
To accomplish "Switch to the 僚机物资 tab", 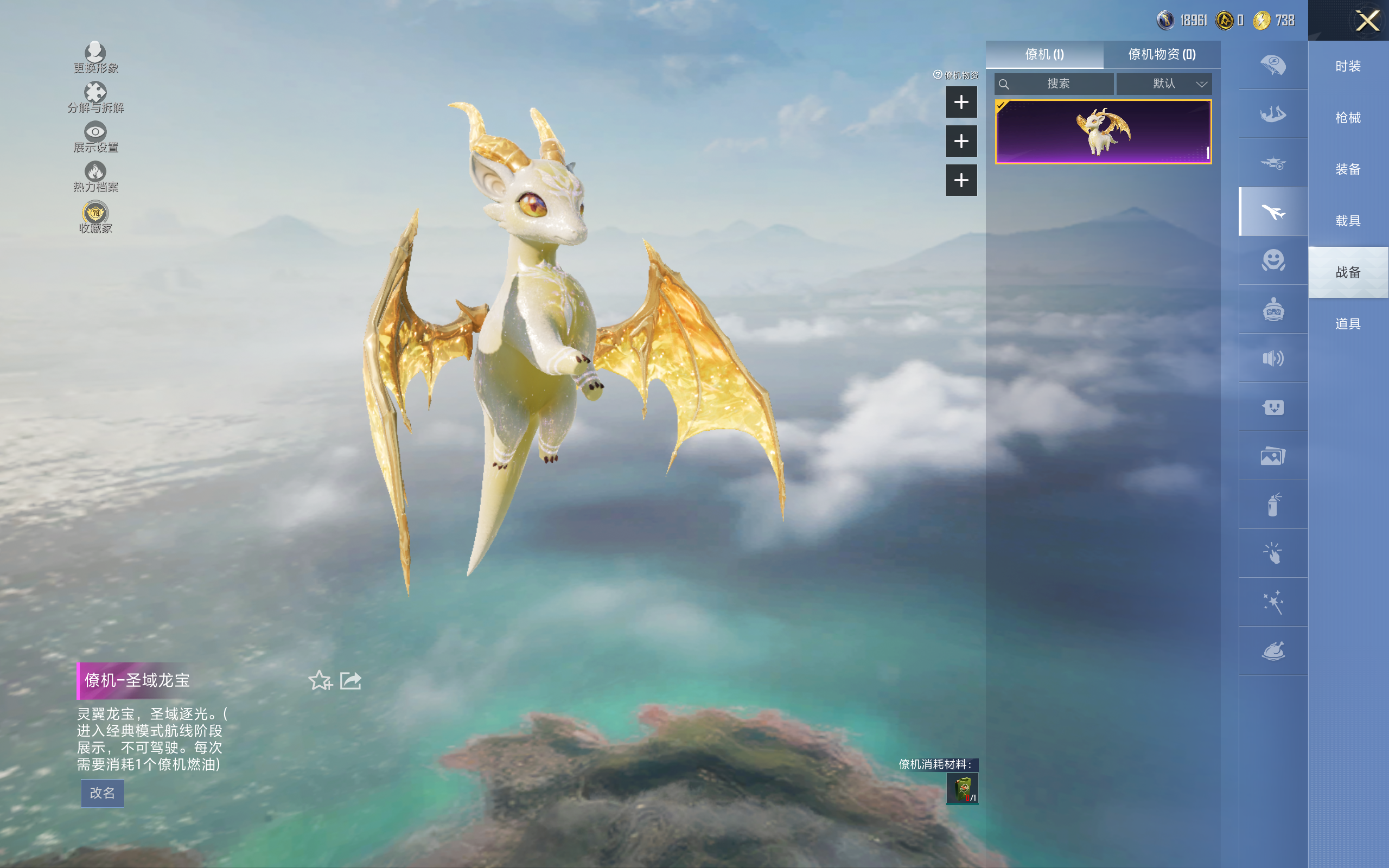I will click(x=1162, y=55).
